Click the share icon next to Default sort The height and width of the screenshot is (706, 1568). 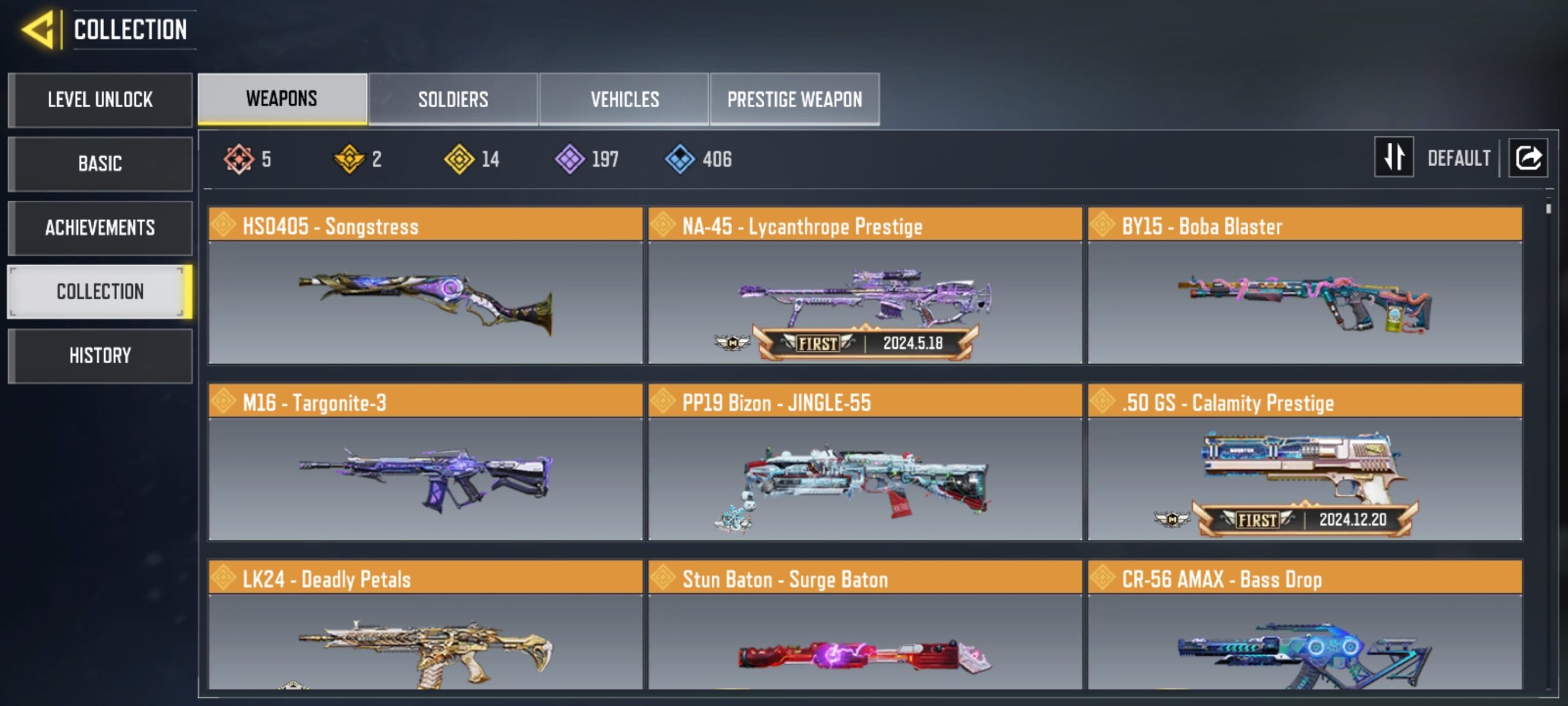pyautogui.click(x=1528, y=158)
